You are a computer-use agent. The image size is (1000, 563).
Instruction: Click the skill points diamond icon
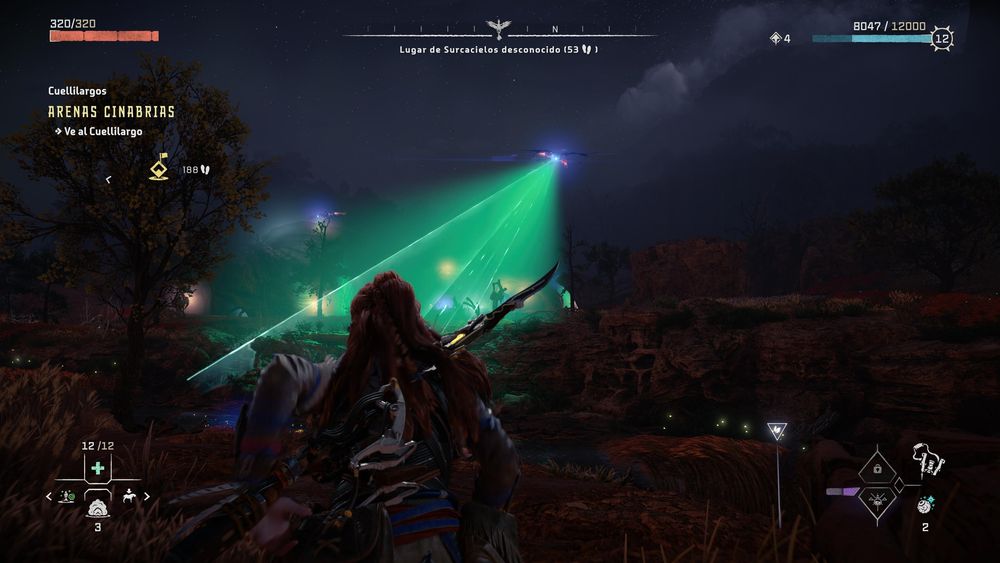(775, 39)
